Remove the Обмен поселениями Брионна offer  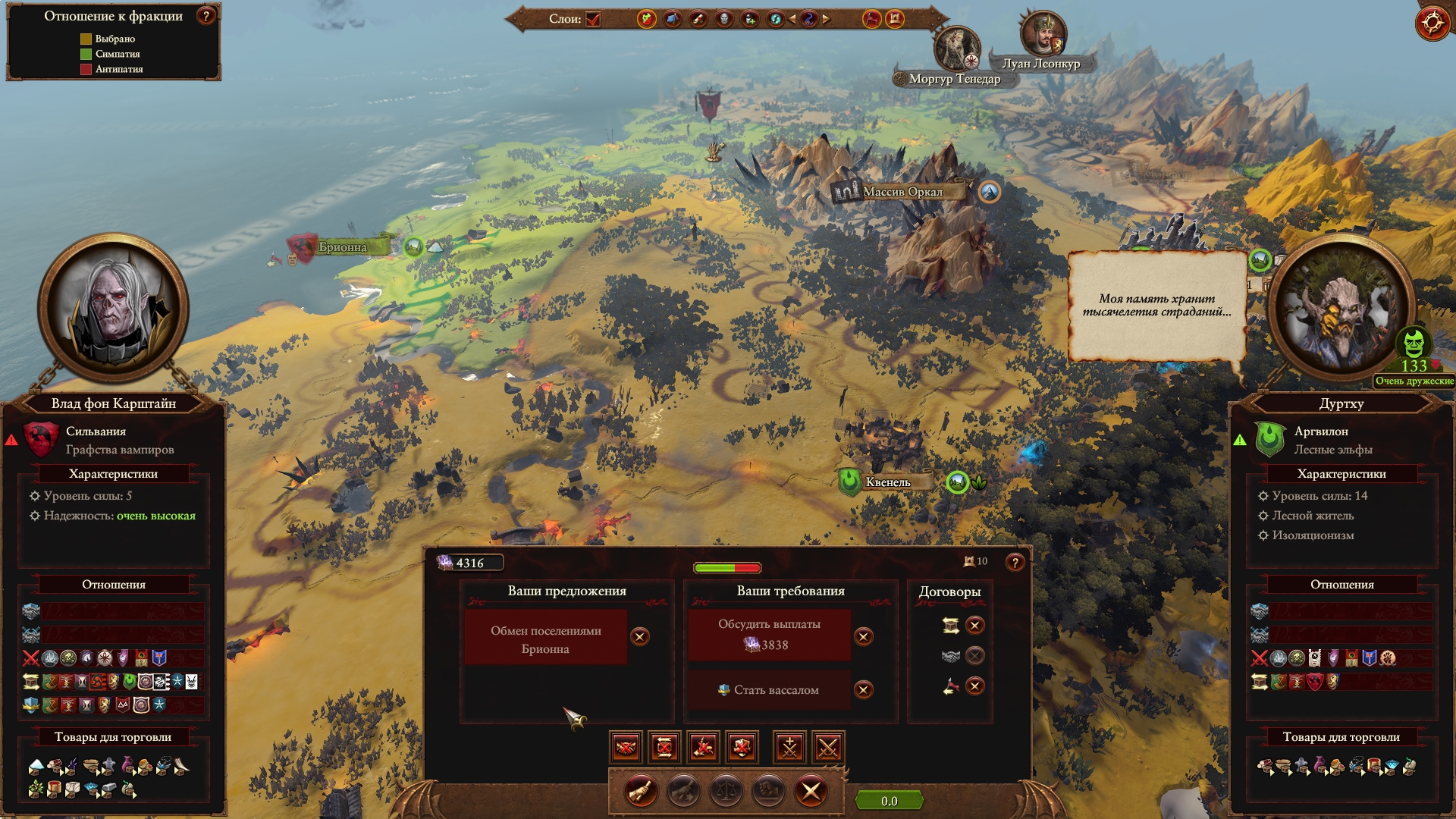click(640, 637)
